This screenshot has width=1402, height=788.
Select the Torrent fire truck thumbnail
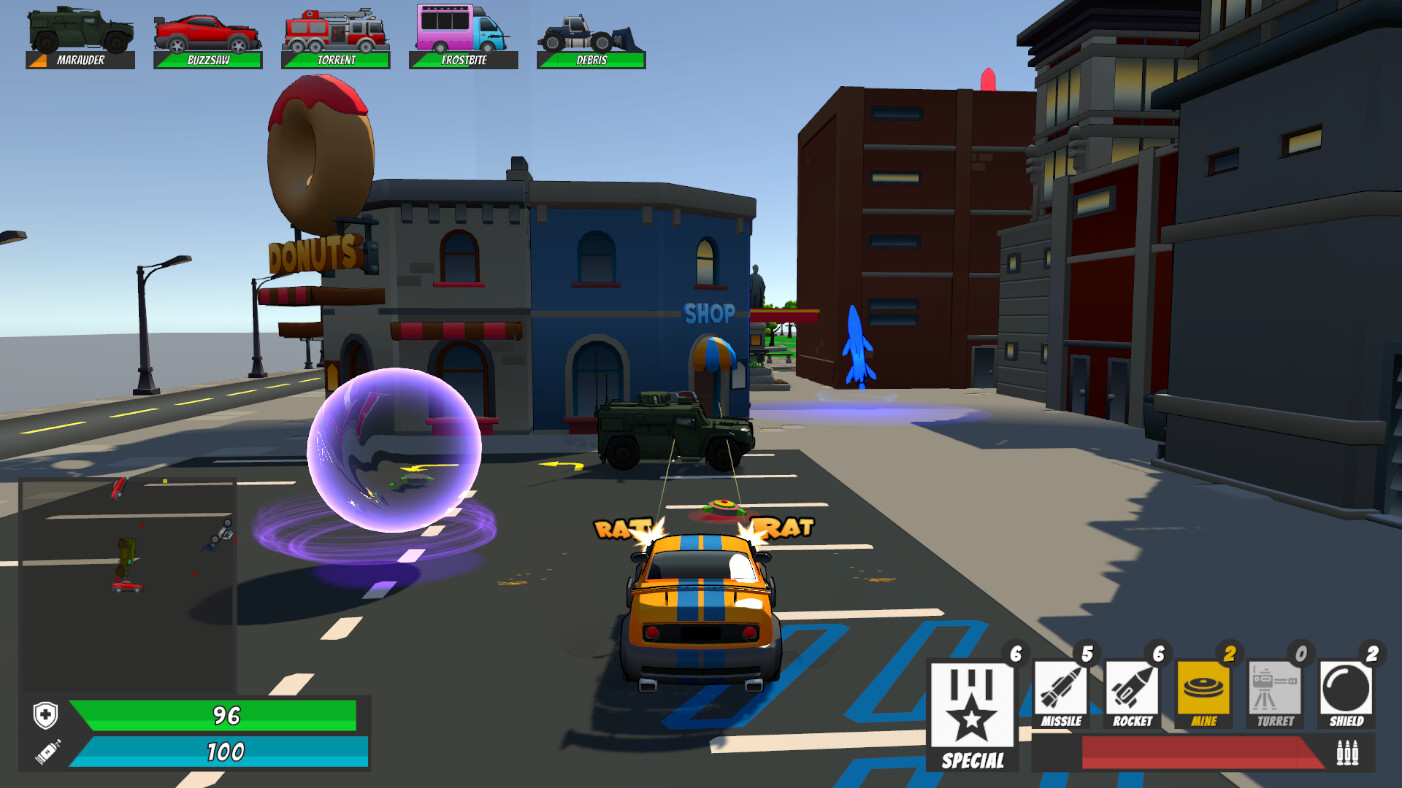335,30
